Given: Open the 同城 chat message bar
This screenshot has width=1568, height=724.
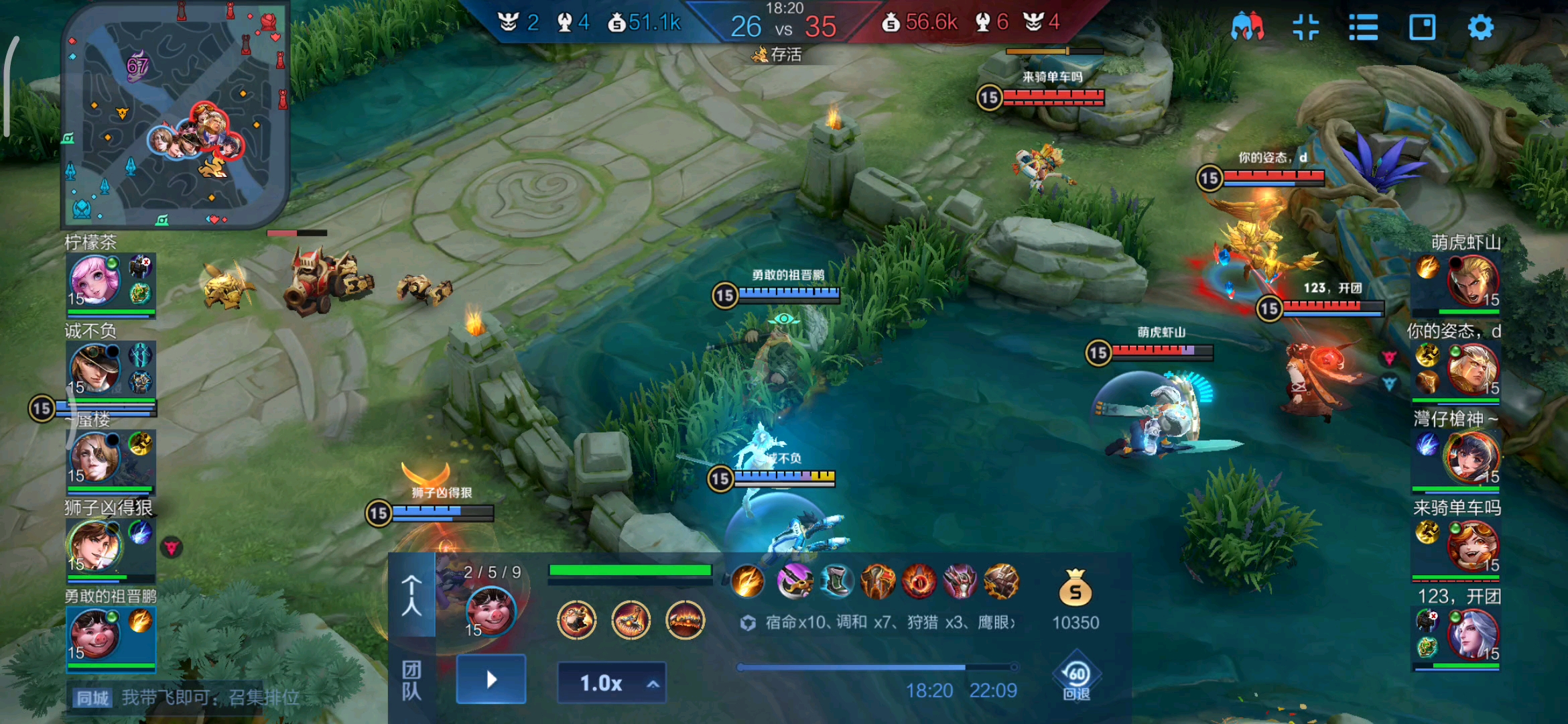Looking at the screenshot, I should 188,698.
